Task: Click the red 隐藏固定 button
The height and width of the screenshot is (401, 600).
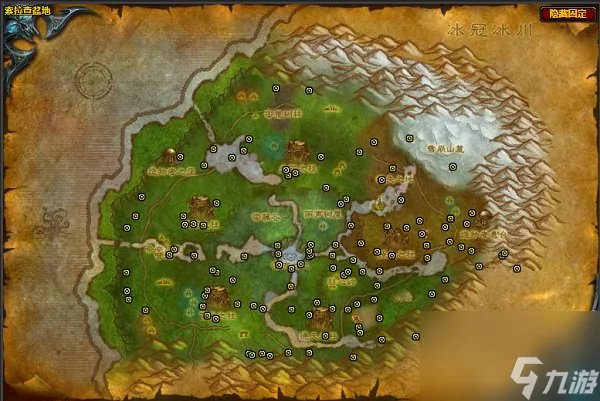Action: click(566, 15)
